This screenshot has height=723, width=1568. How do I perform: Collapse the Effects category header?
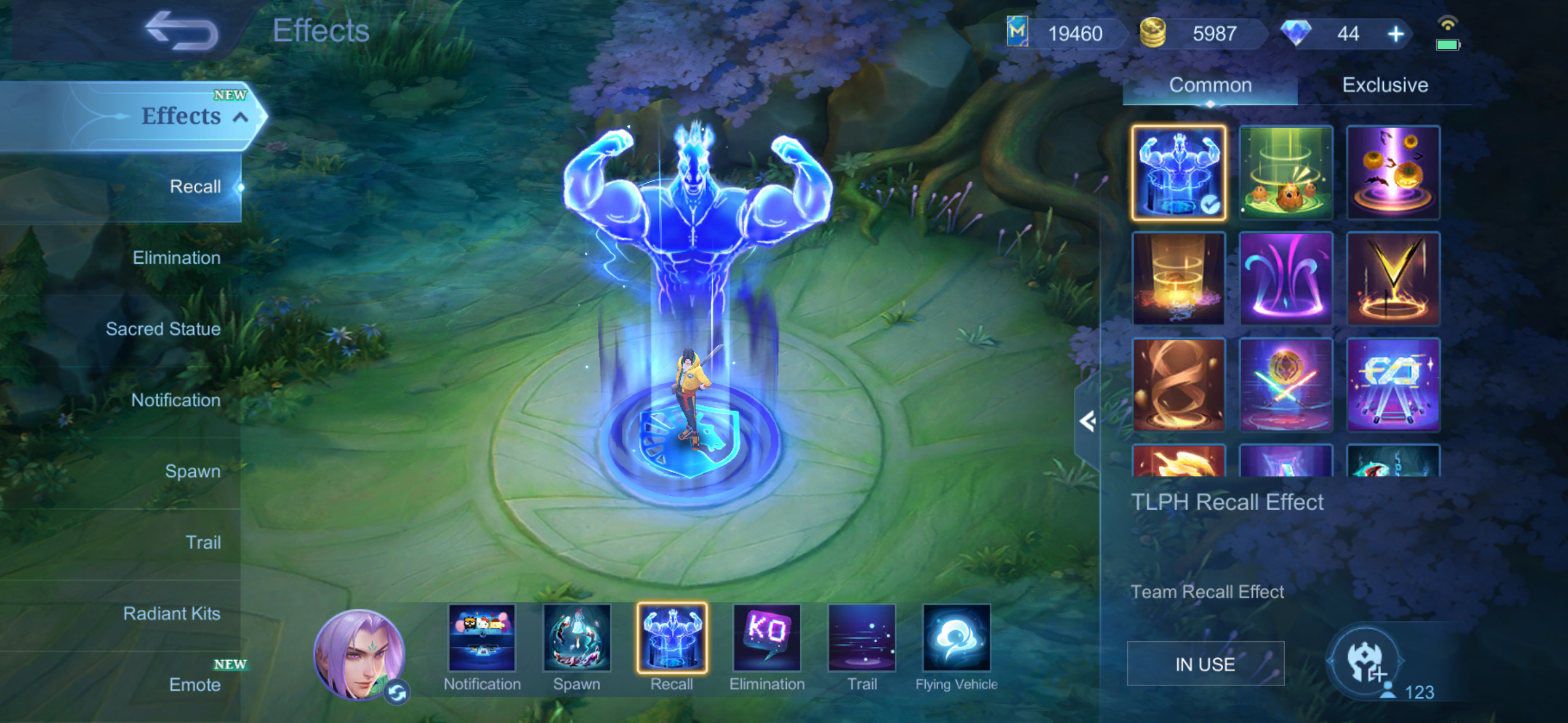click(241, 117)
